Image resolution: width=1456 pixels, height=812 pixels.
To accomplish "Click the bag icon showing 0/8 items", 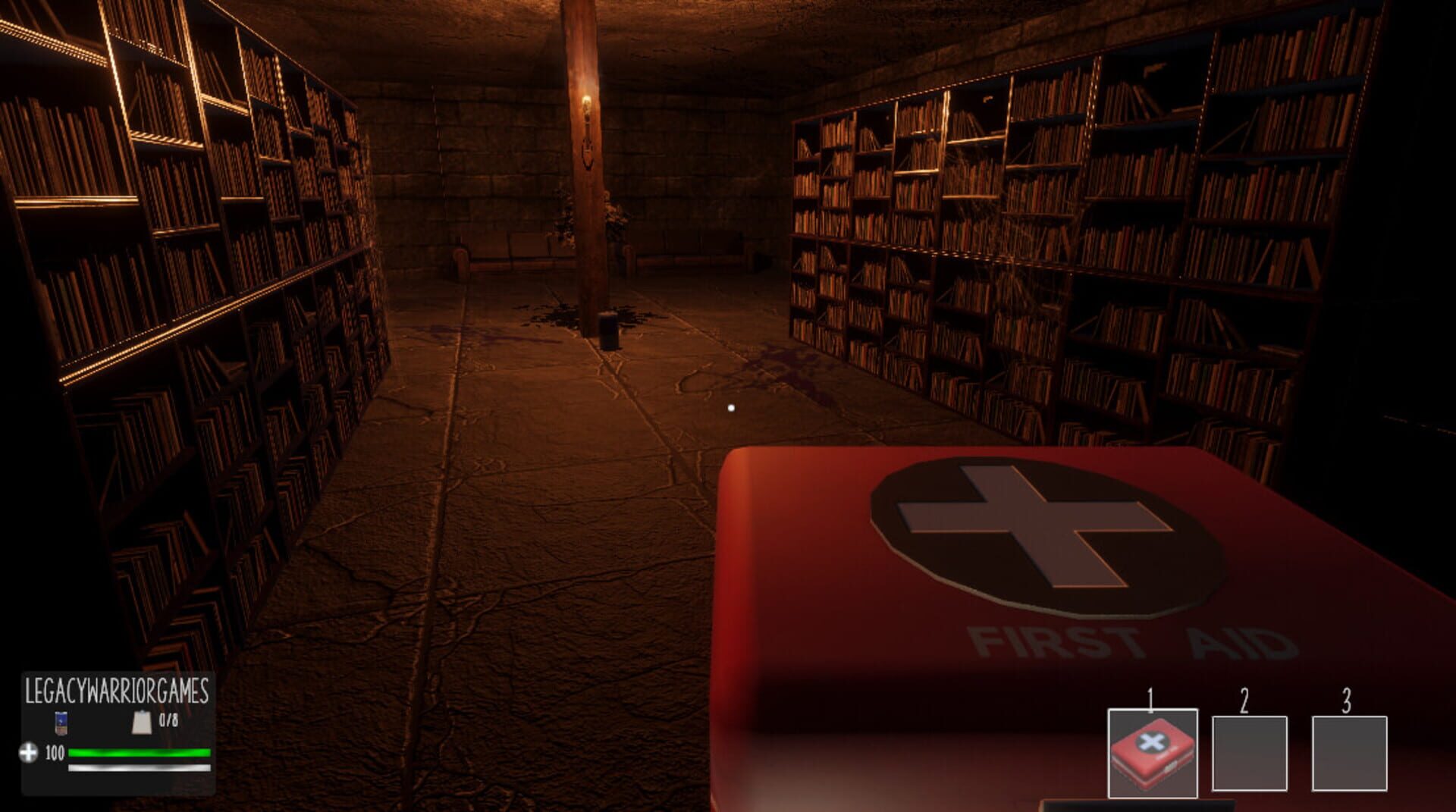I will [x=142, y=724].
